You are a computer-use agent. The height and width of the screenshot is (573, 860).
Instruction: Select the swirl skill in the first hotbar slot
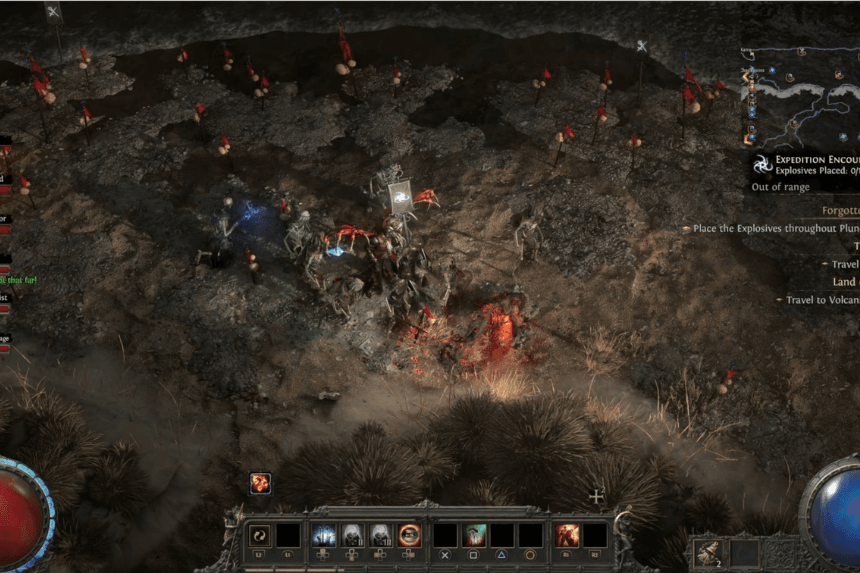coord(260,535)
